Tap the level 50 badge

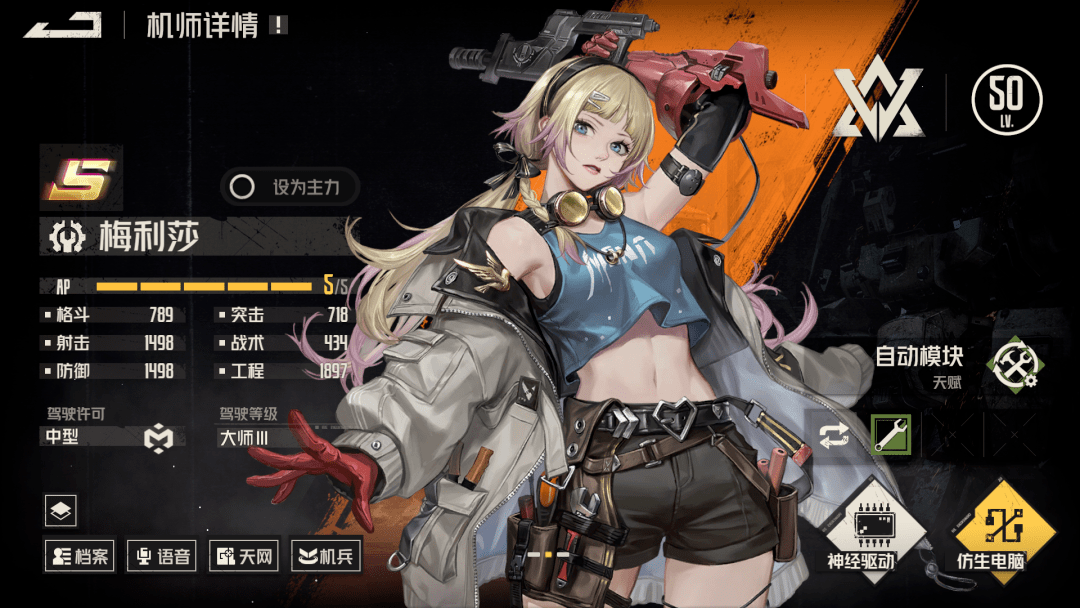click(1006, 100)
